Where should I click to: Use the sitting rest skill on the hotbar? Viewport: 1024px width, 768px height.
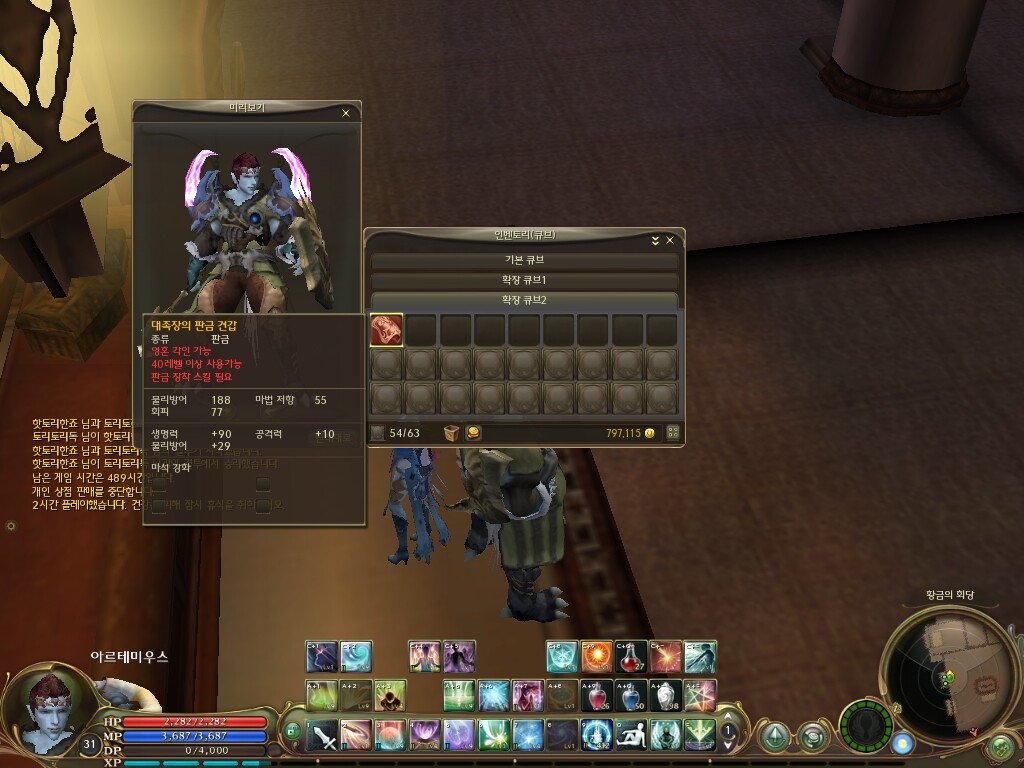pyautogui.click(x=630, y=735)
